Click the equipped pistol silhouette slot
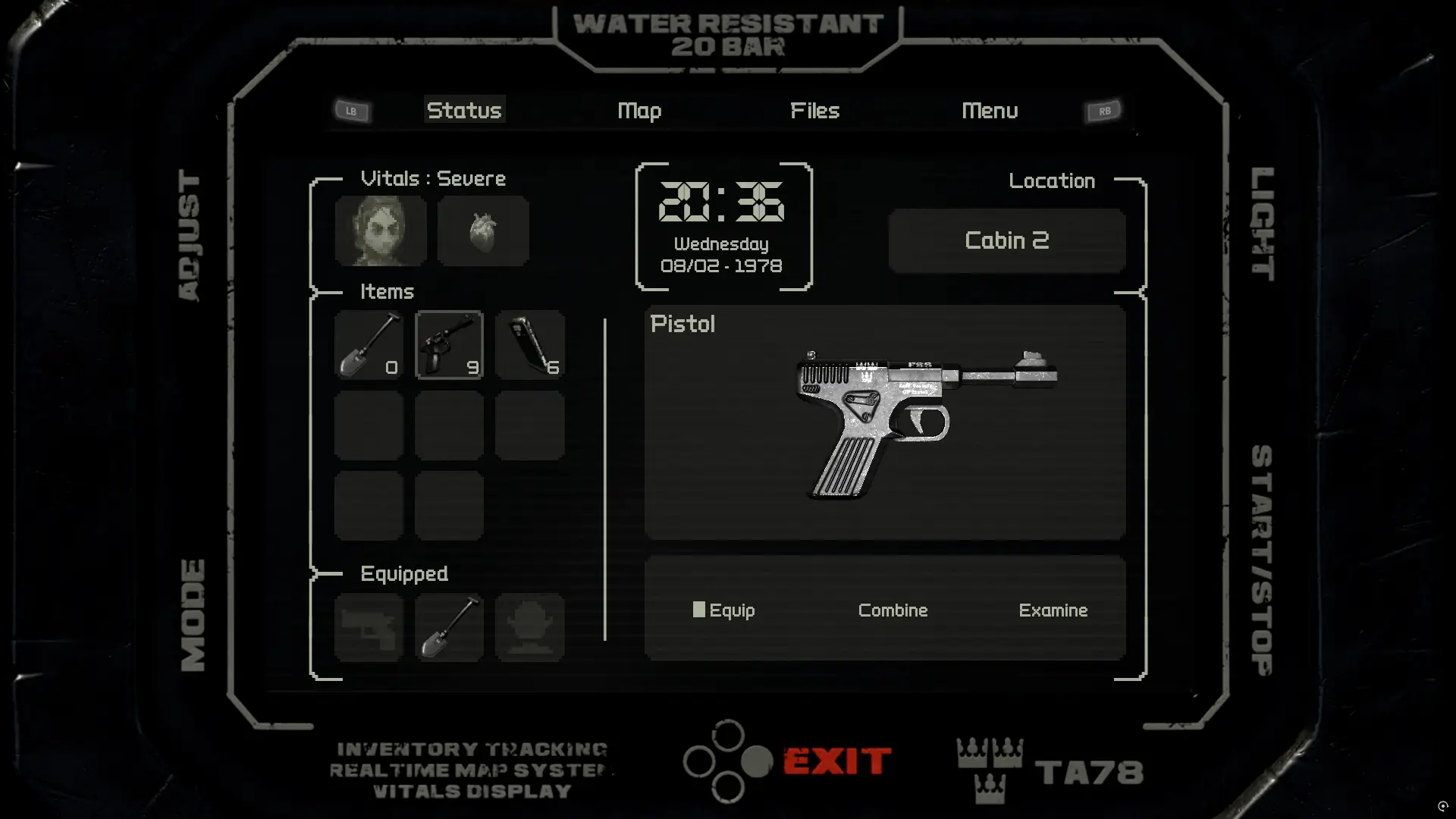 [369, 628]
